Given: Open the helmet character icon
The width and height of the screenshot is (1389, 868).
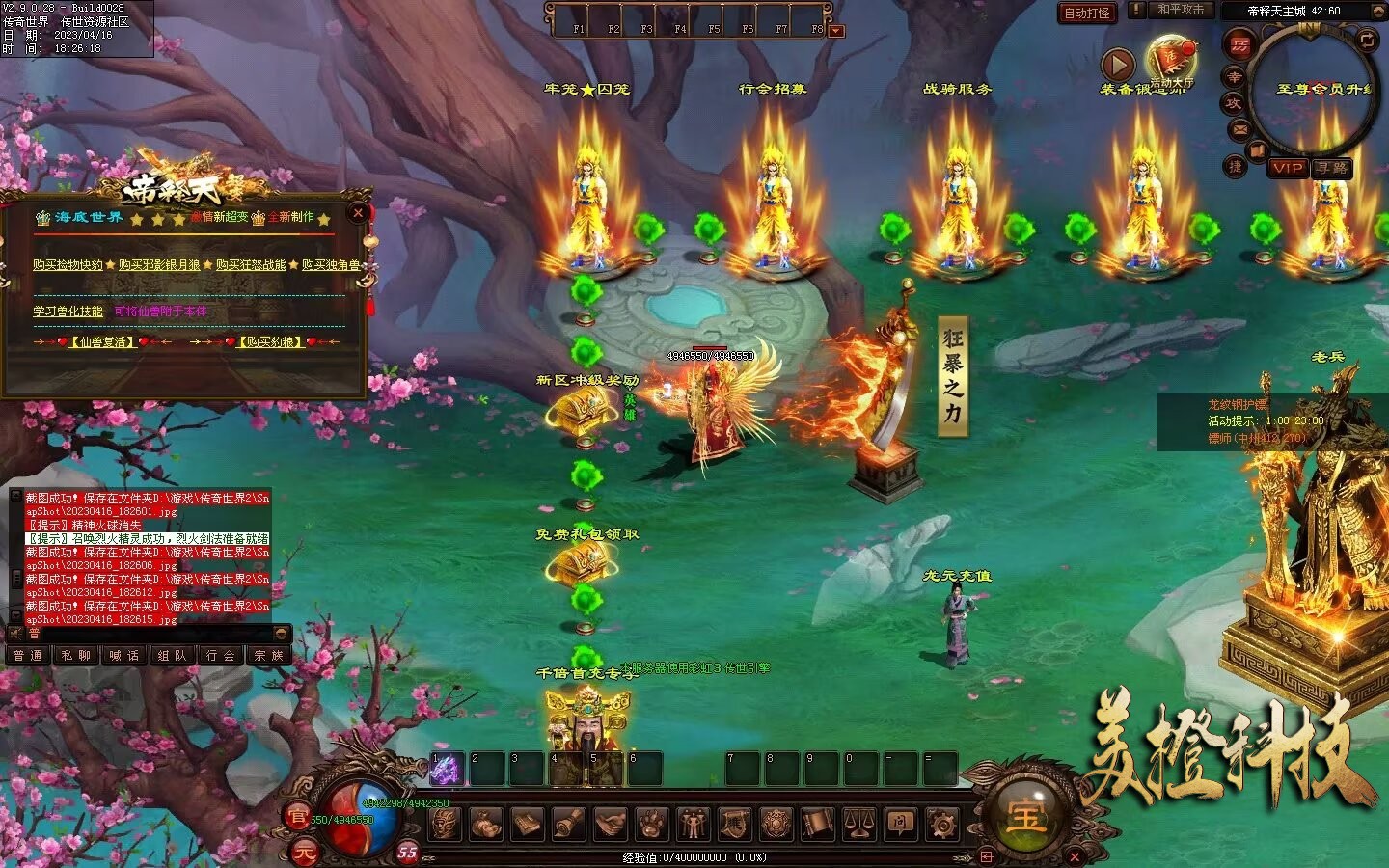Looking at the screenshot, I should point(445,824).
